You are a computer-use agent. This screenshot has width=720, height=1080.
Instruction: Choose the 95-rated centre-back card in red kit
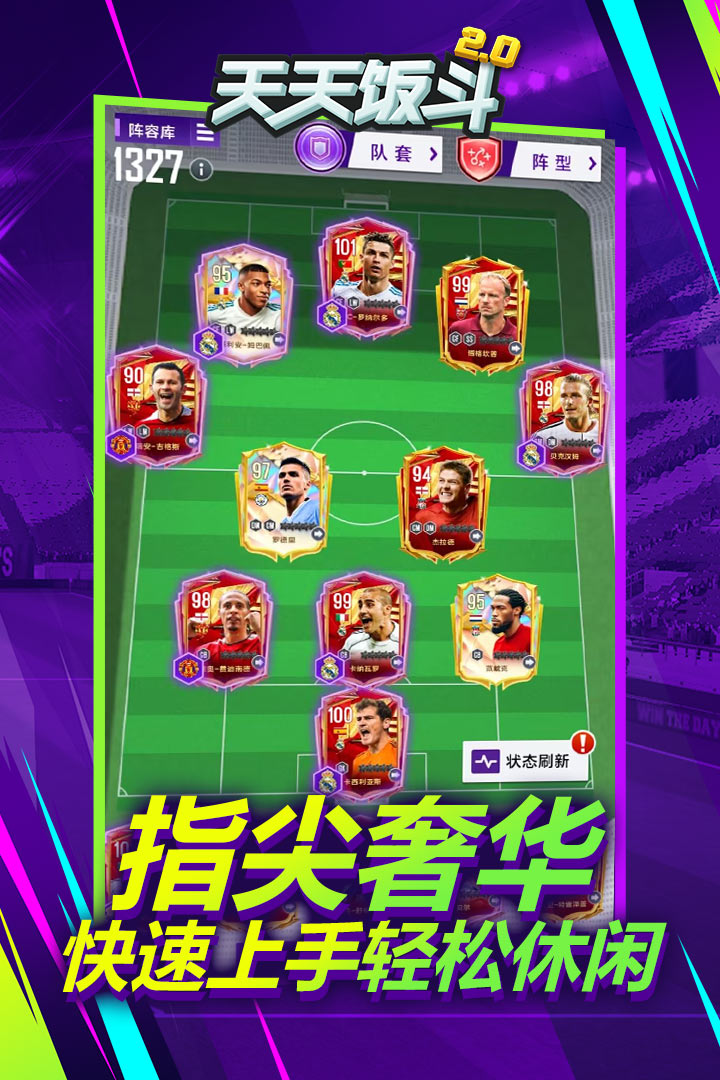496,629
